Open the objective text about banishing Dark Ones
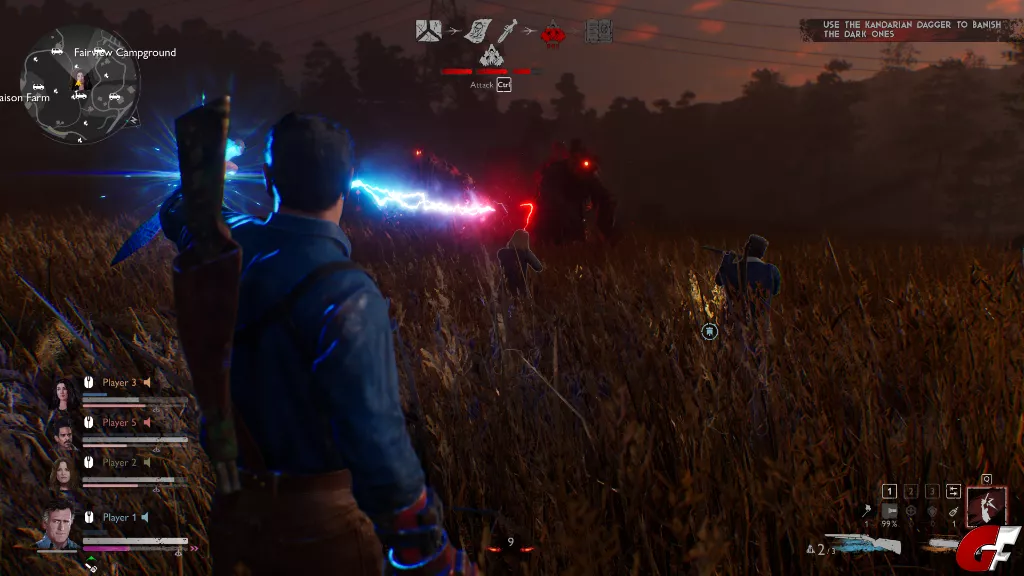This screenshot has height=576, width=1024. click(909, 29)
